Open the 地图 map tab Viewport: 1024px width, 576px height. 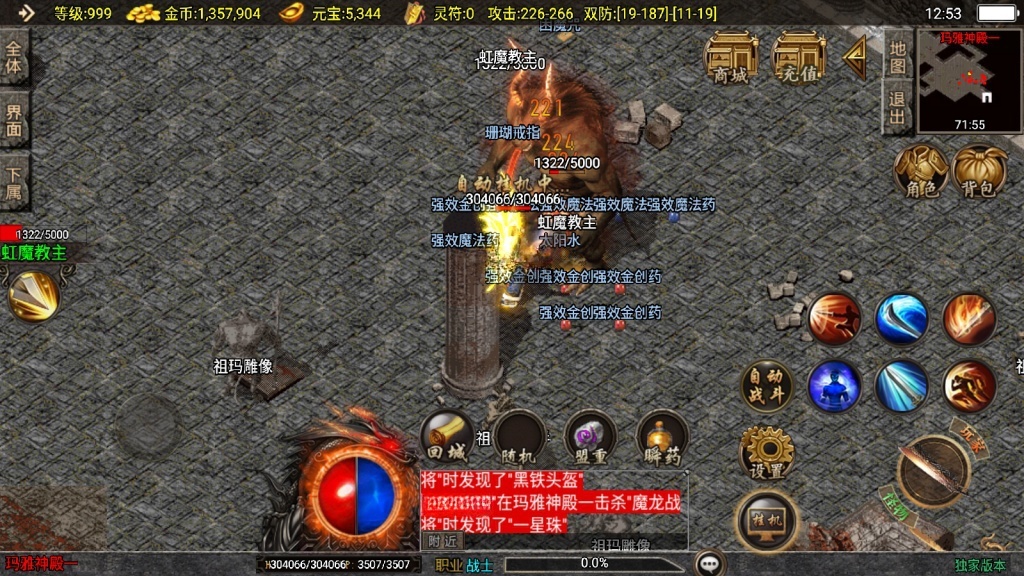click(x=898, y=58)
